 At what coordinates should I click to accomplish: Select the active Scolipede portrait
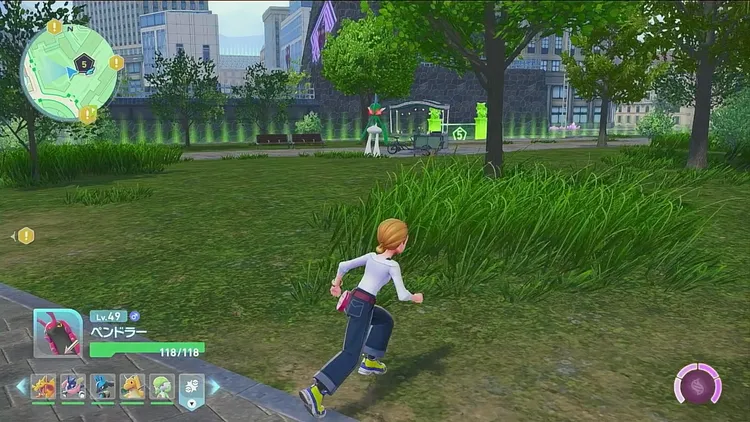click(58, 334)
